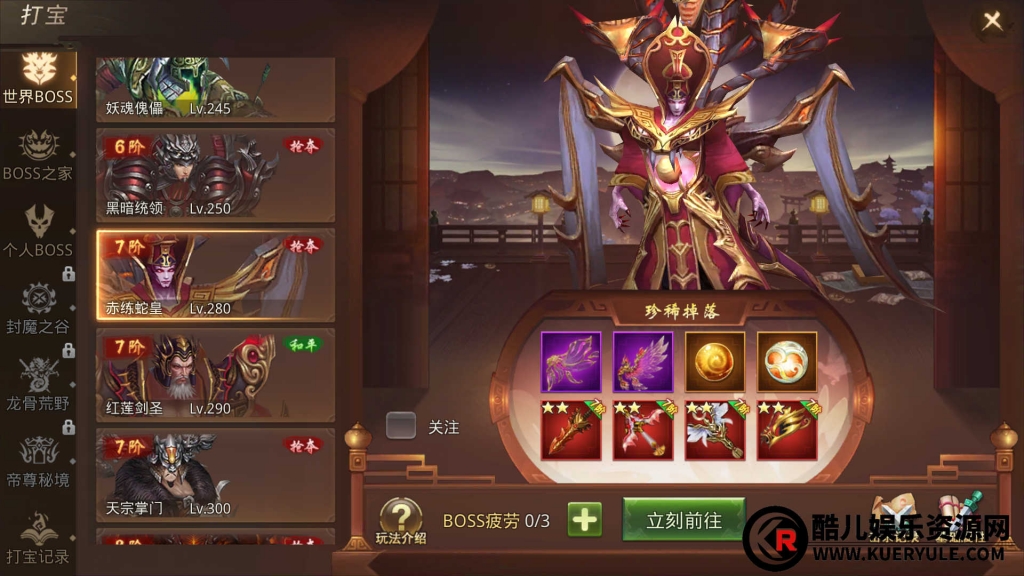Close the 打宝 window

[991, 22]
